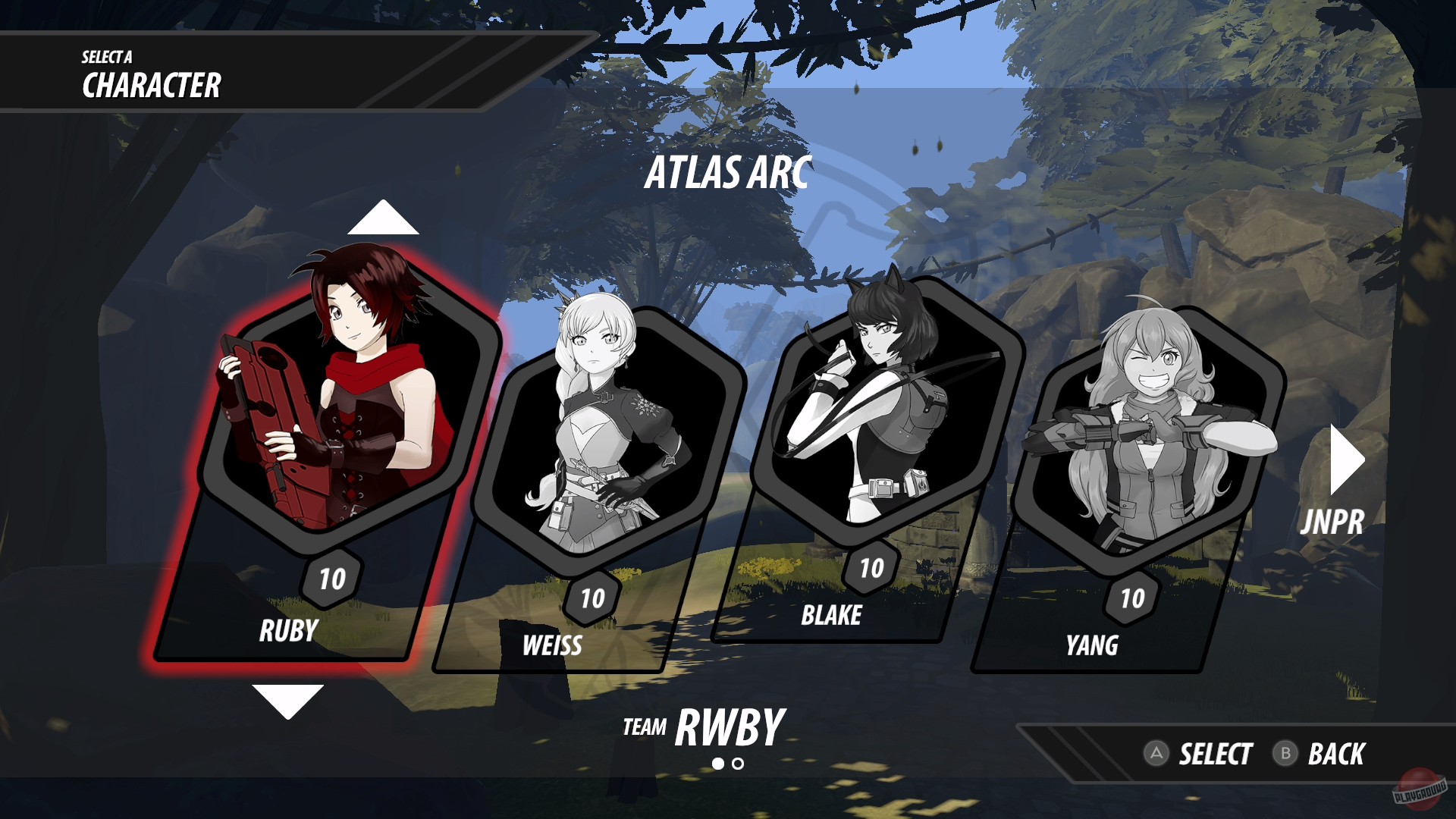Screen dimensions: 1456x819
Task: Click Ruby's level 10 badge
Action: [x=331, y=578]
